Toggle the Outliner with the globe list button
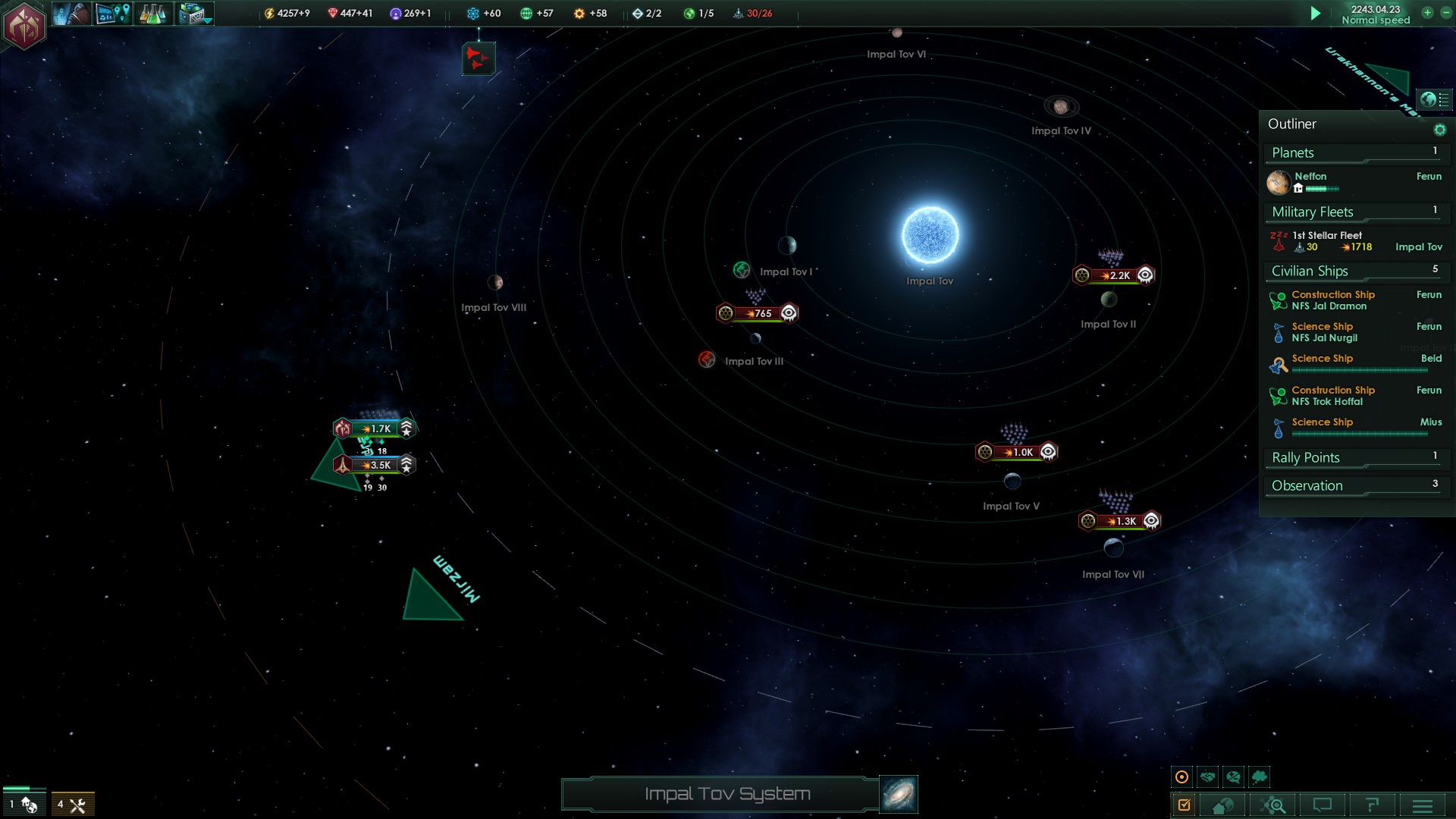The width and height of the screenshot is (1456, 819). pyautogui.click(x=1434, y=99)
